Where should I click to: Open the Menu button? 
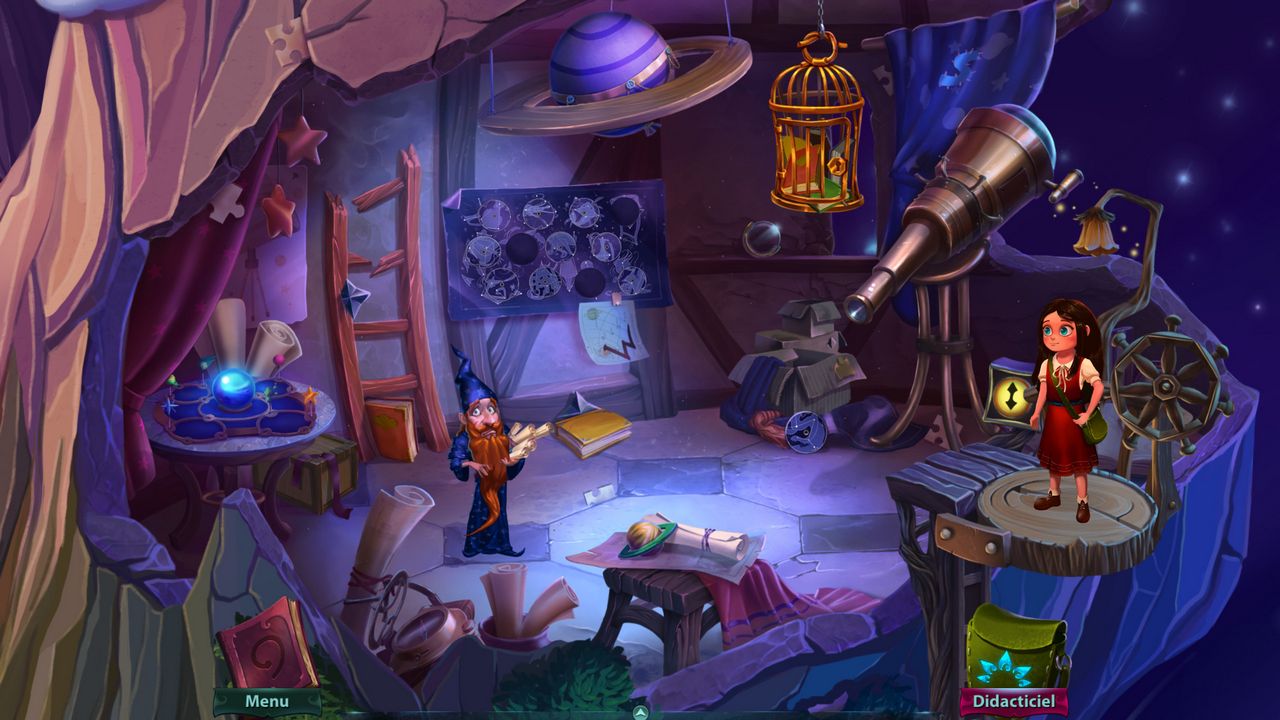pos(267,702)
